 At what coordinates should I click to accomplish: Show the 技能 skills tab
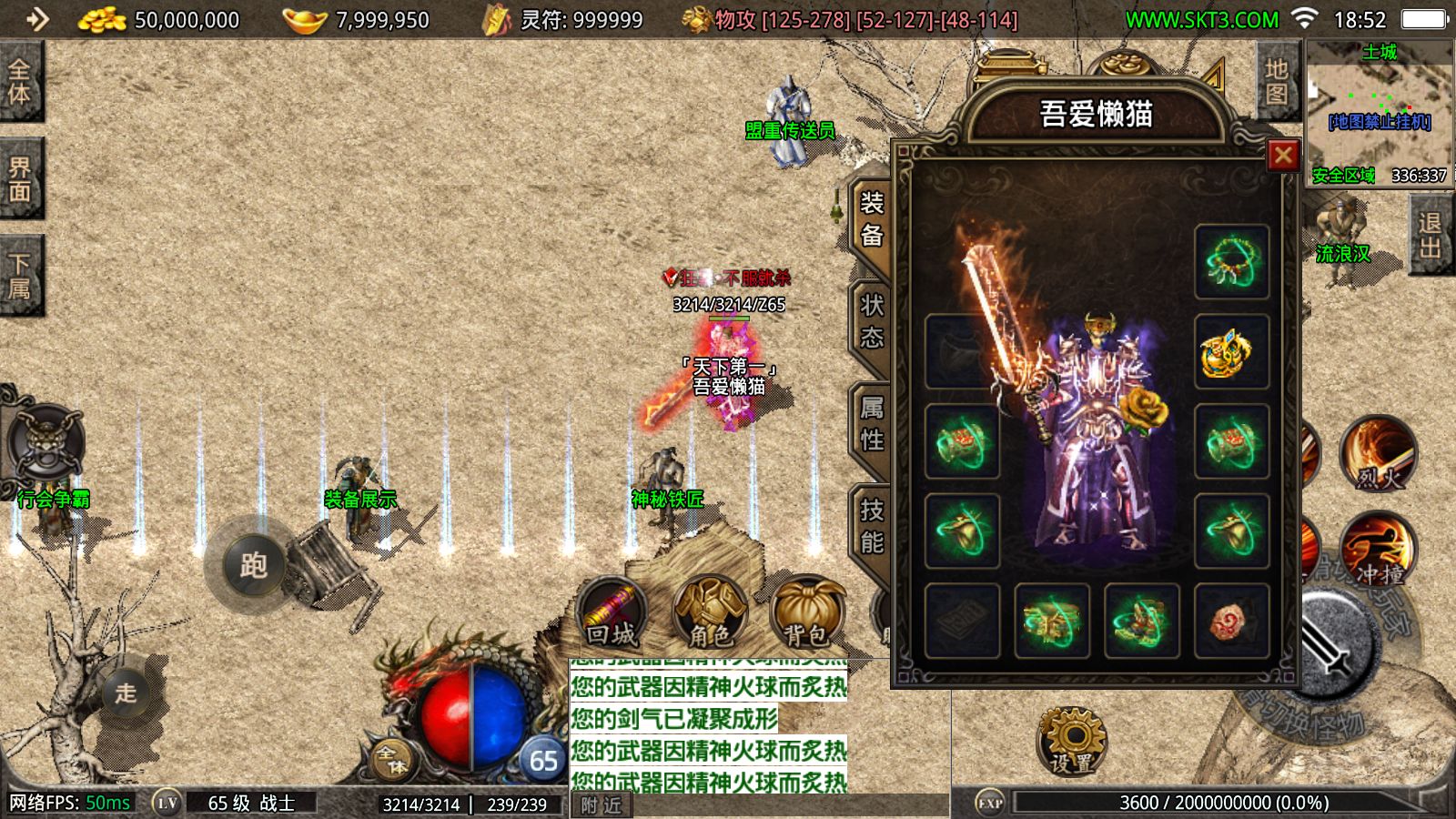coord(871,527)
